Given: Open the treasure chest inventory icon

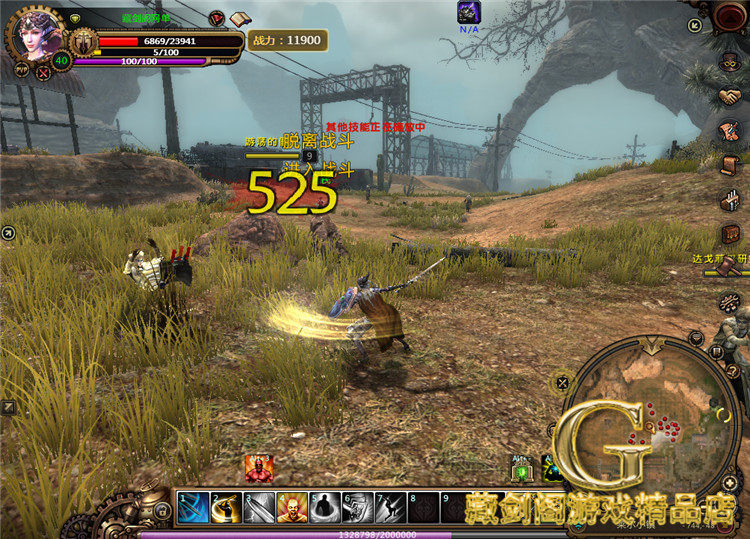Looking at the screenshot, I should (731, 233).
